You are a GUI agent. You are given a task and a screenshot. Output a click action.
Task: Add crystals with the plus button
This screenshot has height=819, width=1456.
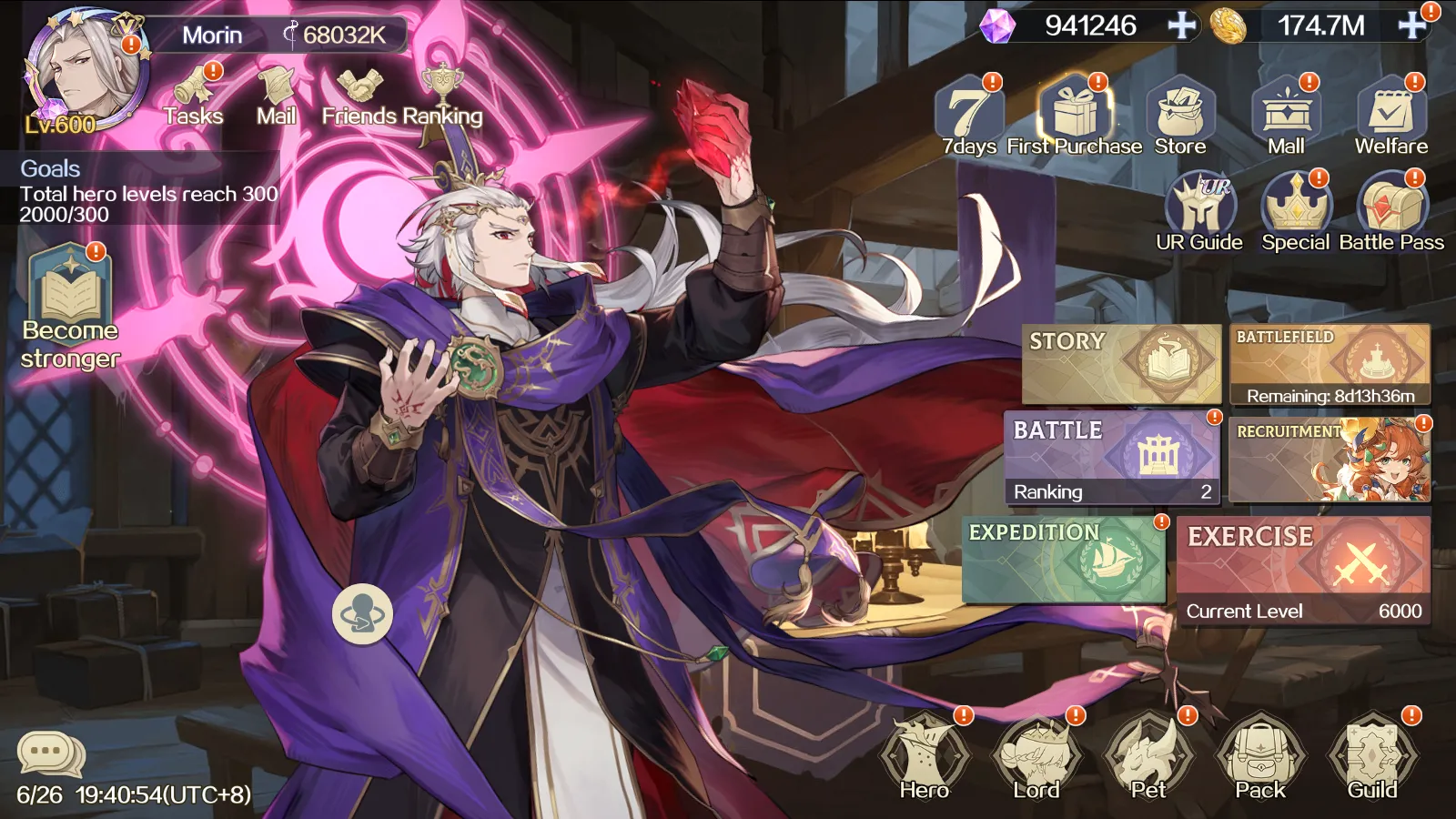[1179, 25]
